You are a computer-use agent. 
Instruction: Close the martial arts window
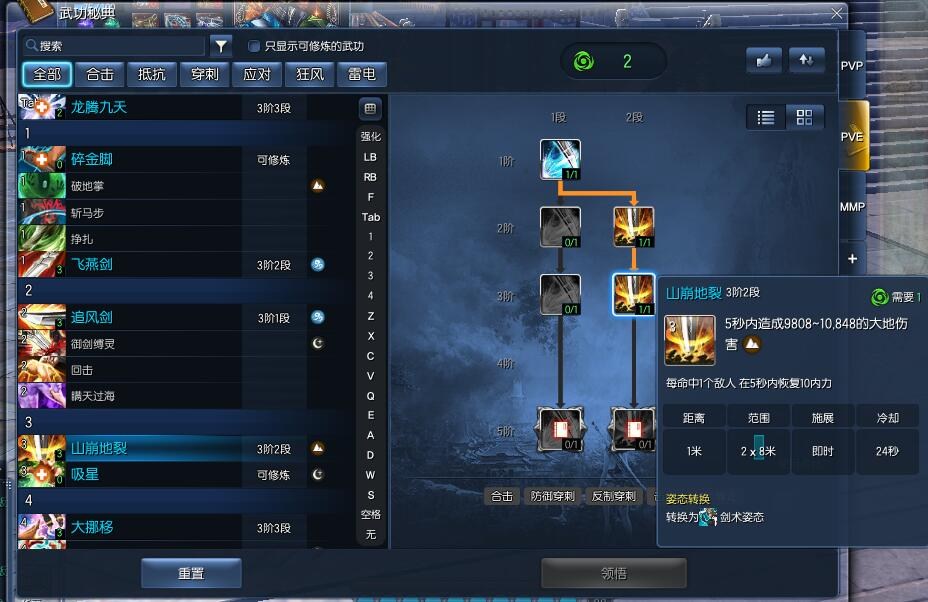coord(837,14)
